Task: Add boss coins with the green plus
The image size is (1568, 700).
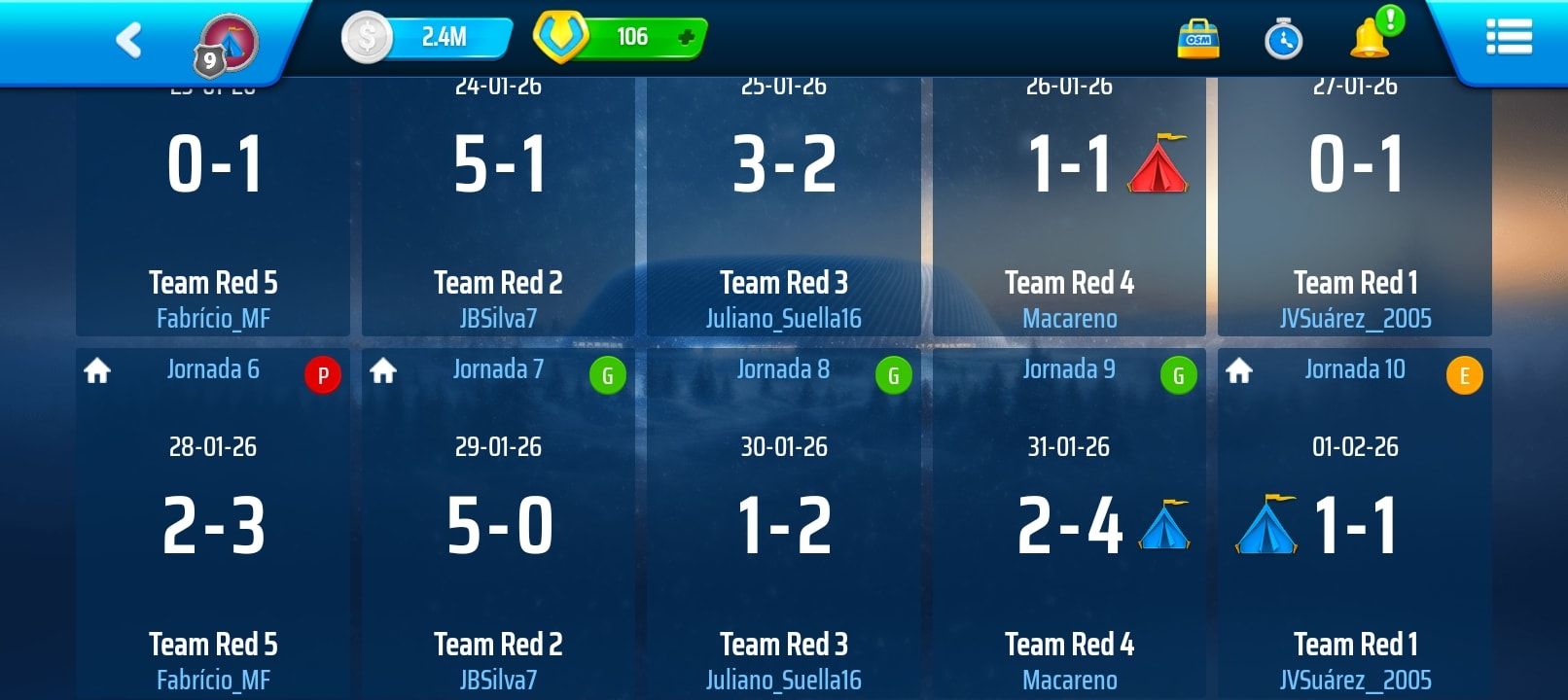Action: (x=686, y=38)
